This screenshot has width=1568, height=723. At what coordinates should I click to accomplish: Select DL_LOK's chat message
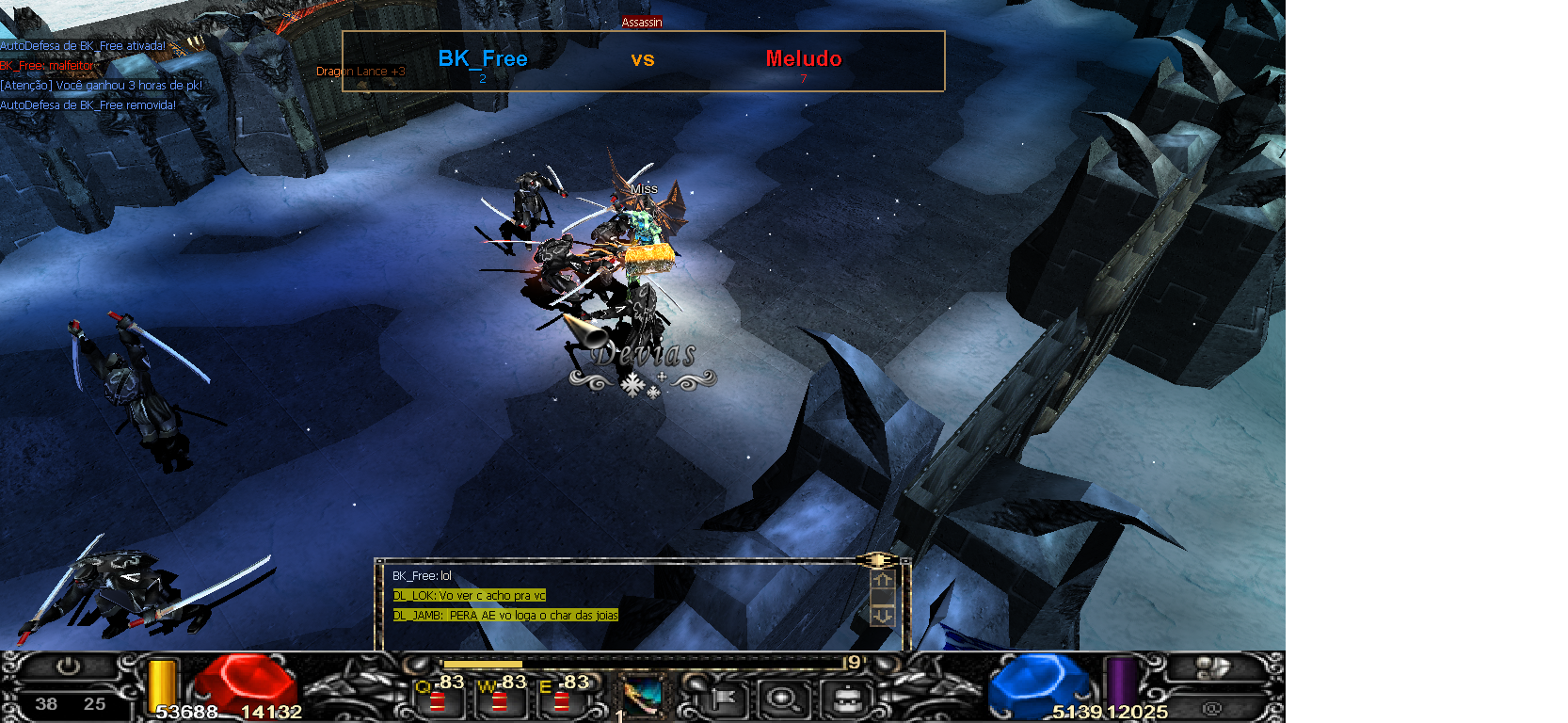click(x=469, y=595)
